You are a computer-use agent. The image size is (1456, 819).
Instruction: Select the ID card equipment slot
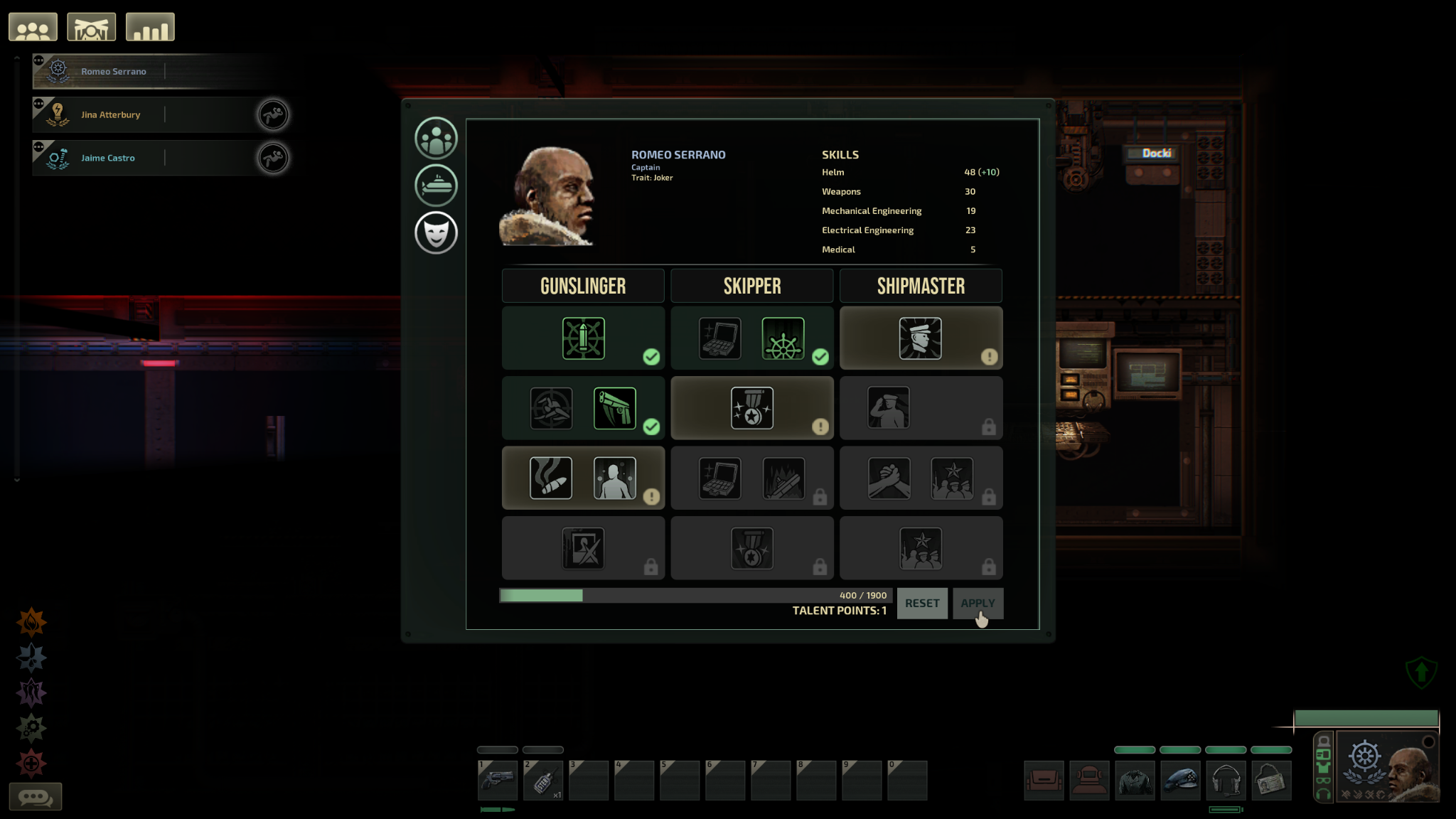pyautogui.click(x=1271, y=781)
